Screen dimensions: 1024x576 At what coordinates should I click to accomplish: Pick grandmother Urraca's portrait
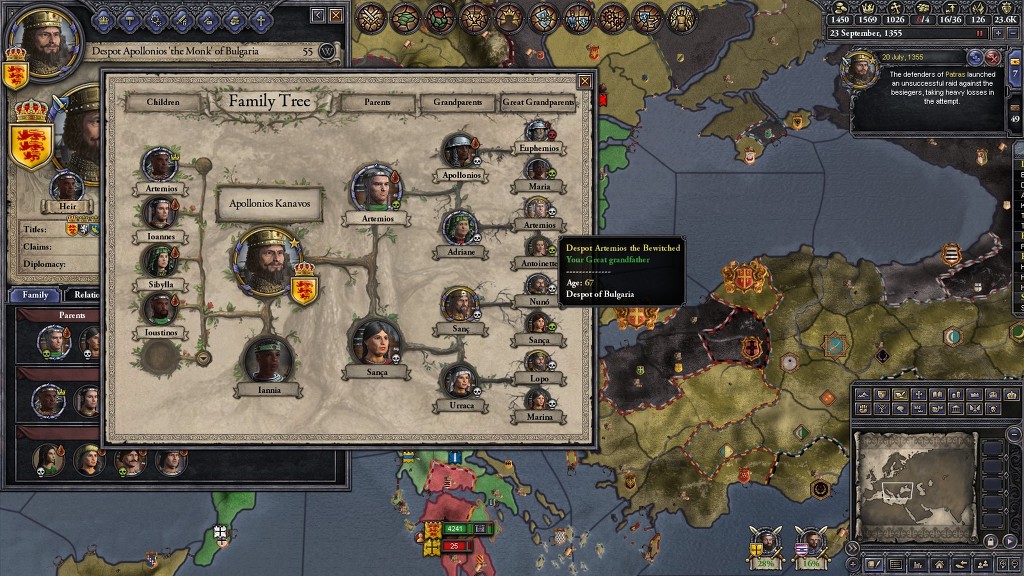tap(459, 381)
